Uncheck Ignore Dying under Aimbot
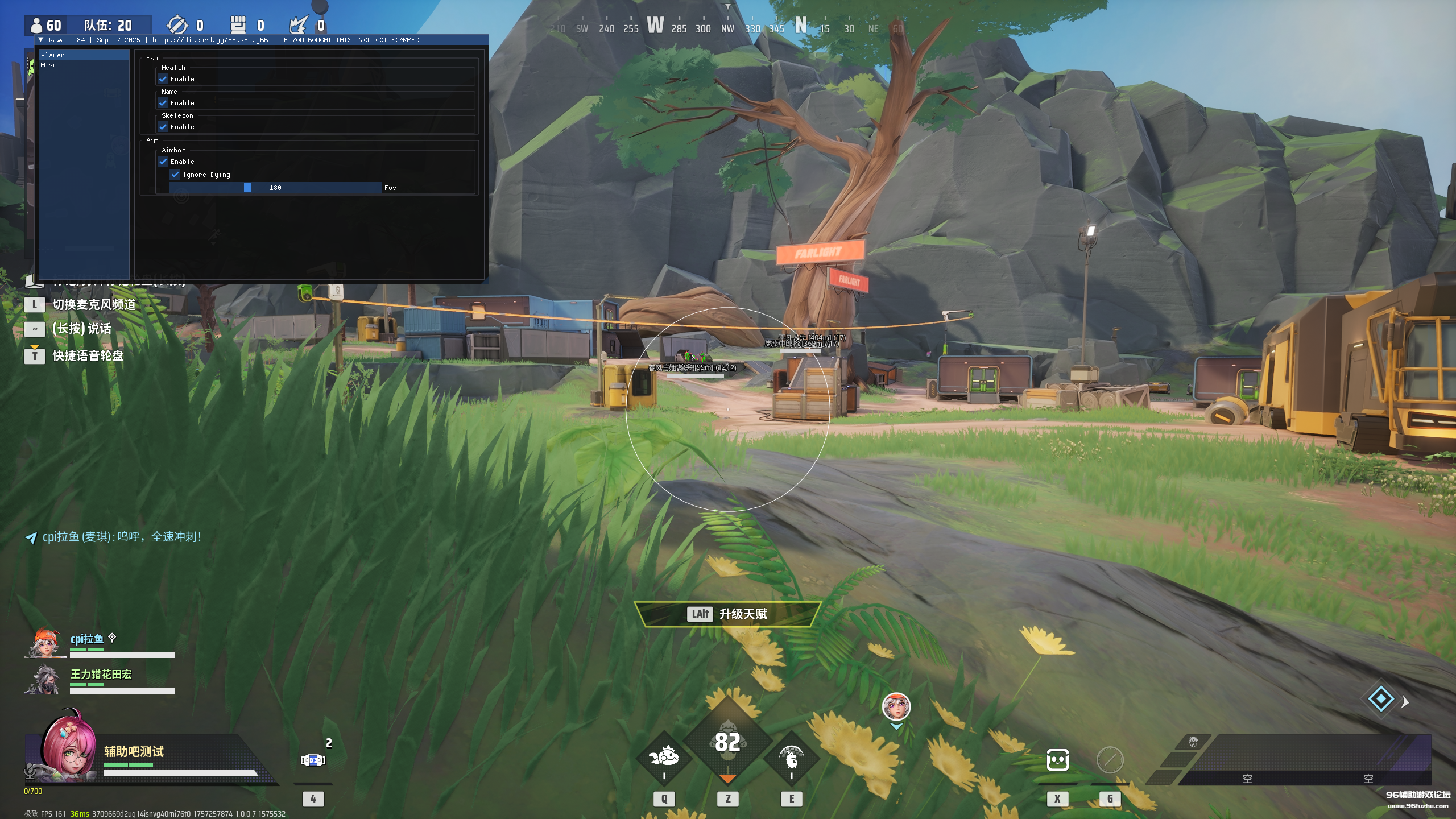The height and width of the screenshot is (819, 1456). pos(175,175)
